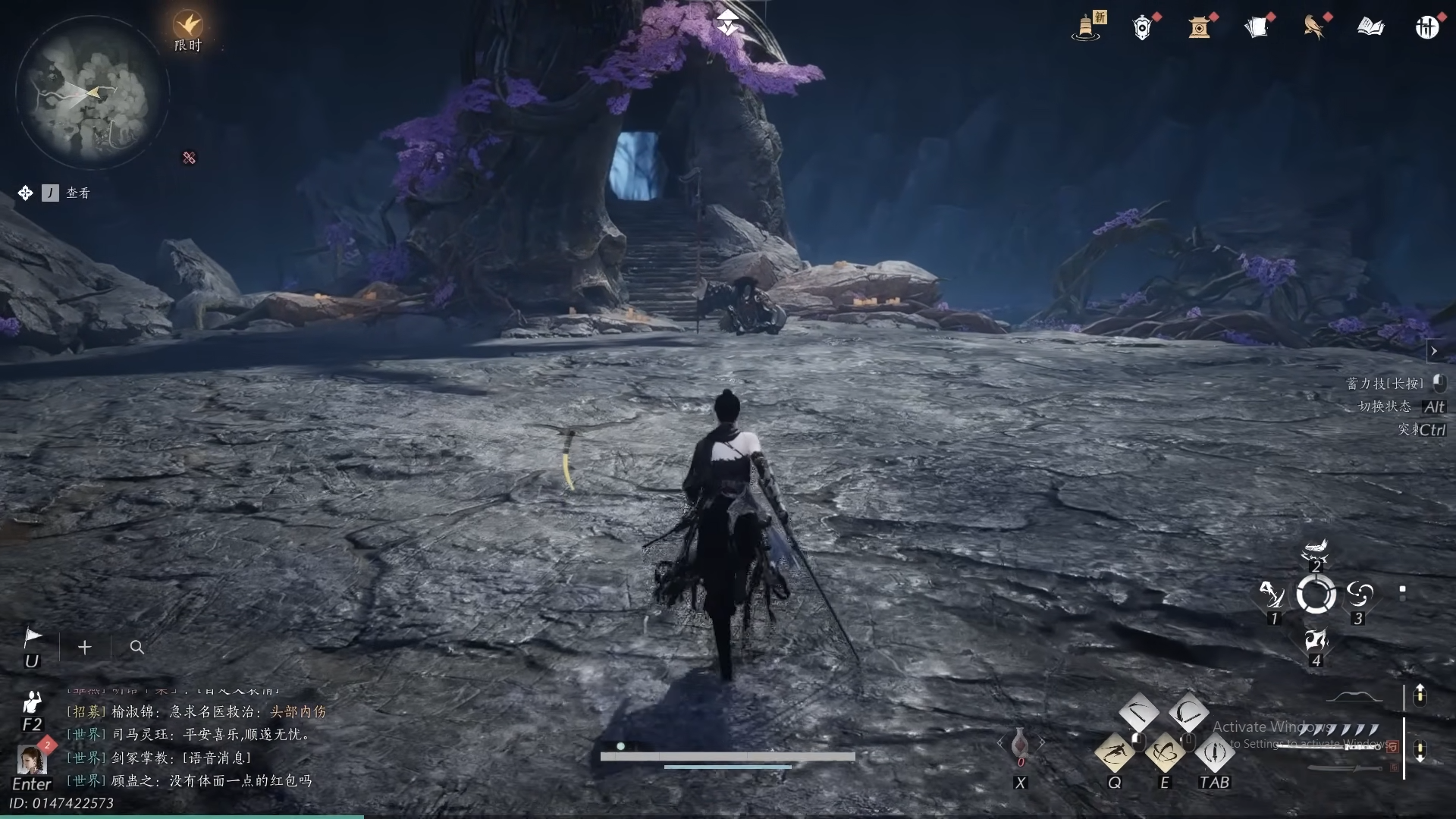Click the progress bar below the character

pos(726,756)
